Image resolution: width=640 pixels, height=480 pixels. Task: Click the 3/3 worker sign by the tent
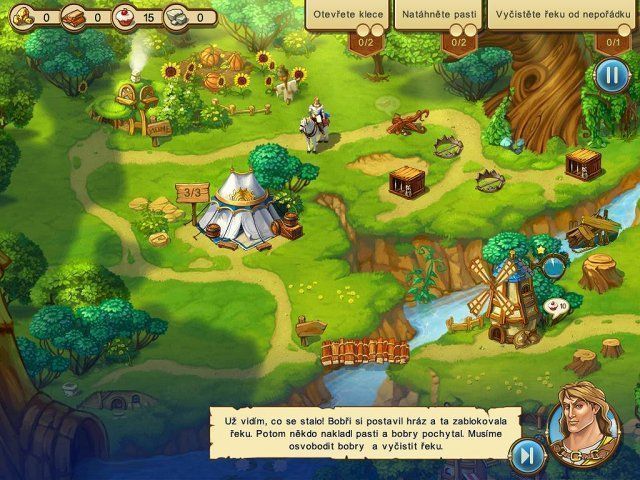point(189,190)
